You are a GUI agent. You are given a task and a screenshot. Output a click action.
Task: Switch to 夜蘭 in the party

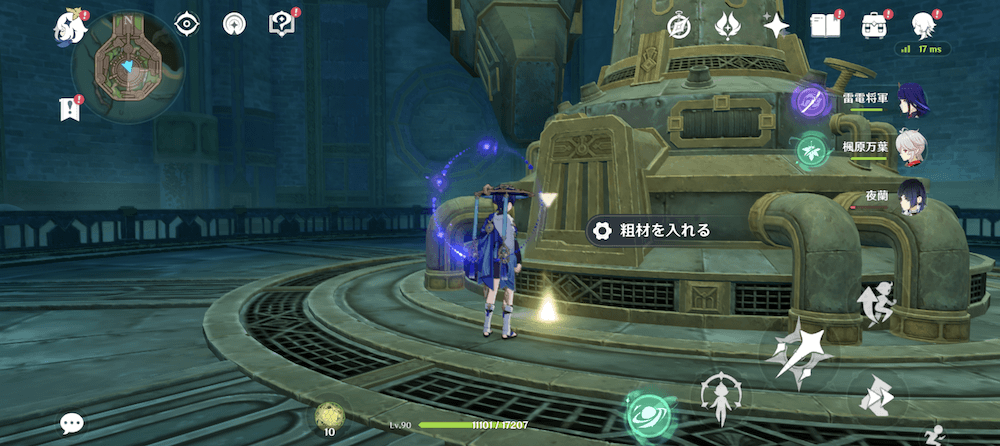pos(911,196)
